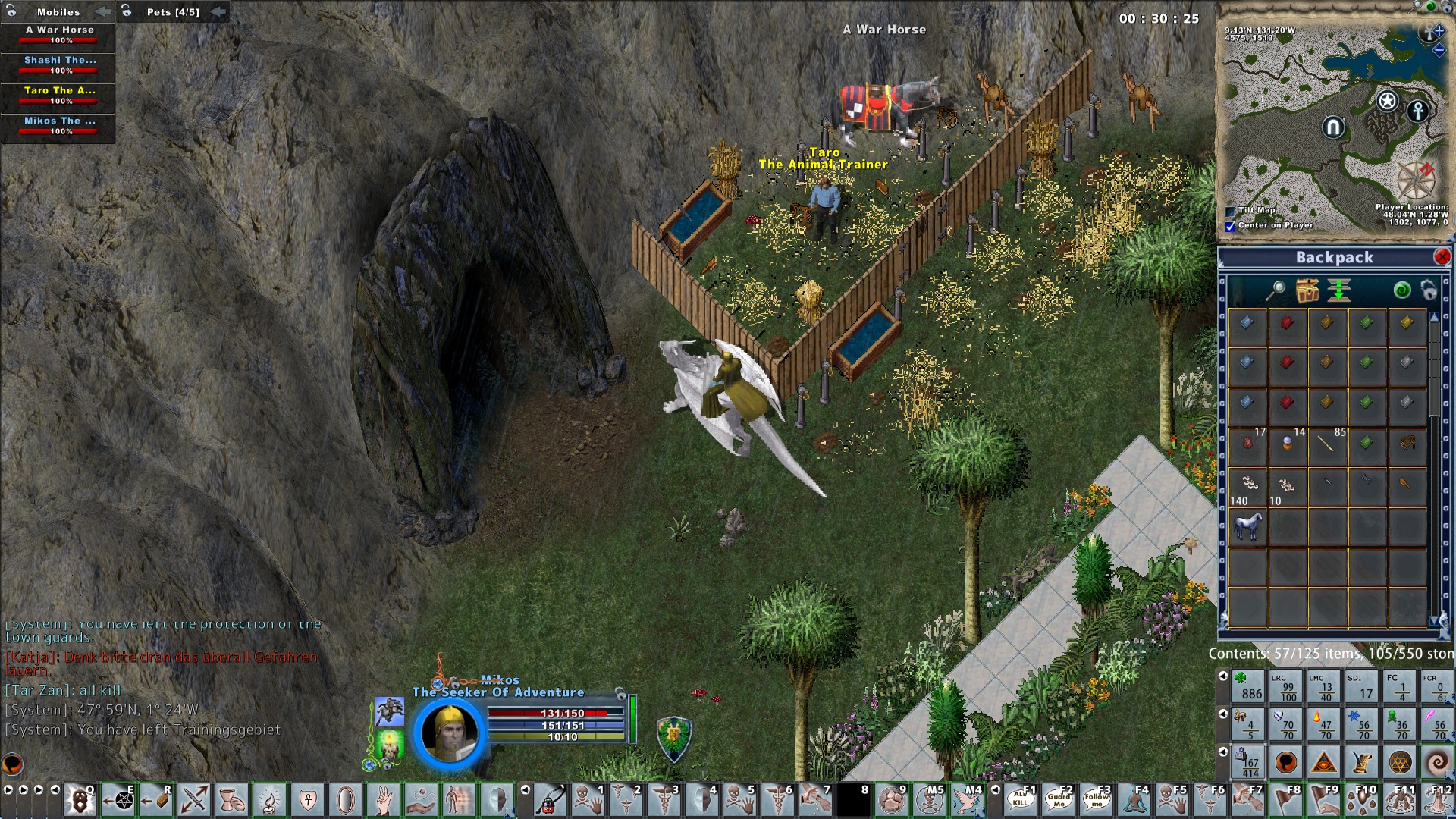Click the green down-arrow icon in Backpack toolbar
This screenshot has width=1456, height=819.
click(x=1339, y=290)
